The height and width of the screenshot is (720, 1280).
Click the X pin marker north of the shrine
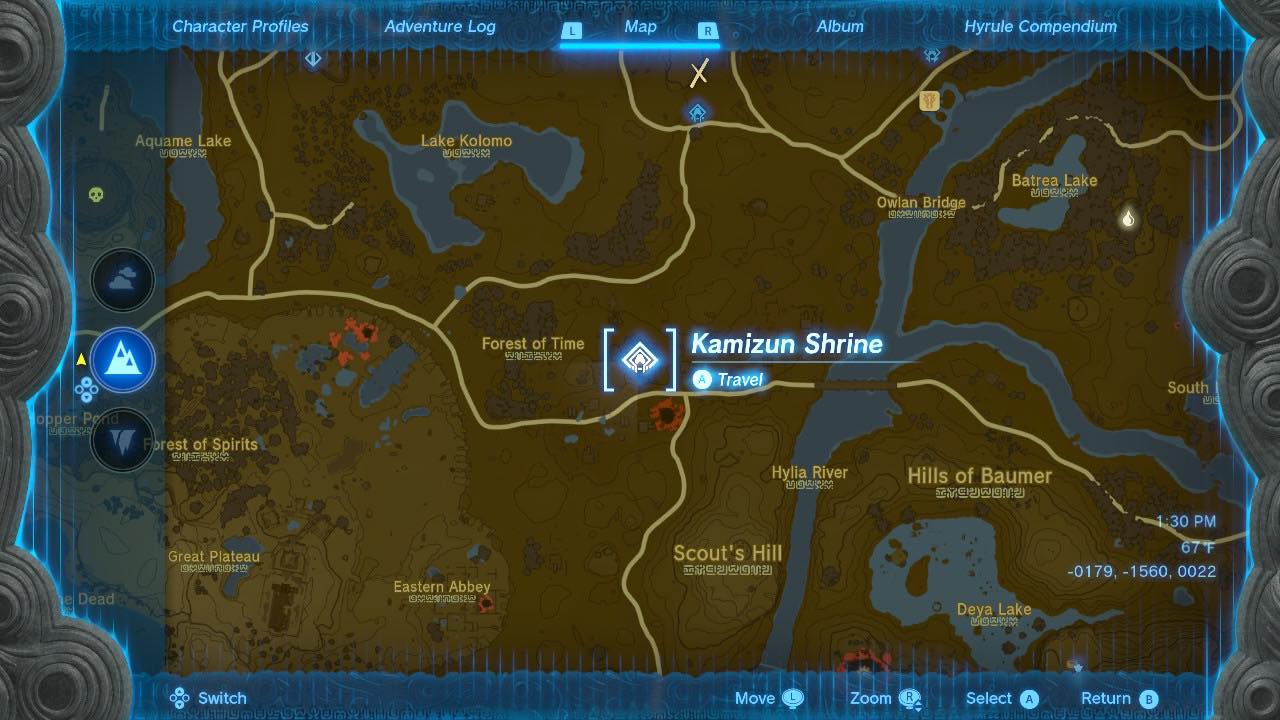click(698, 72)
